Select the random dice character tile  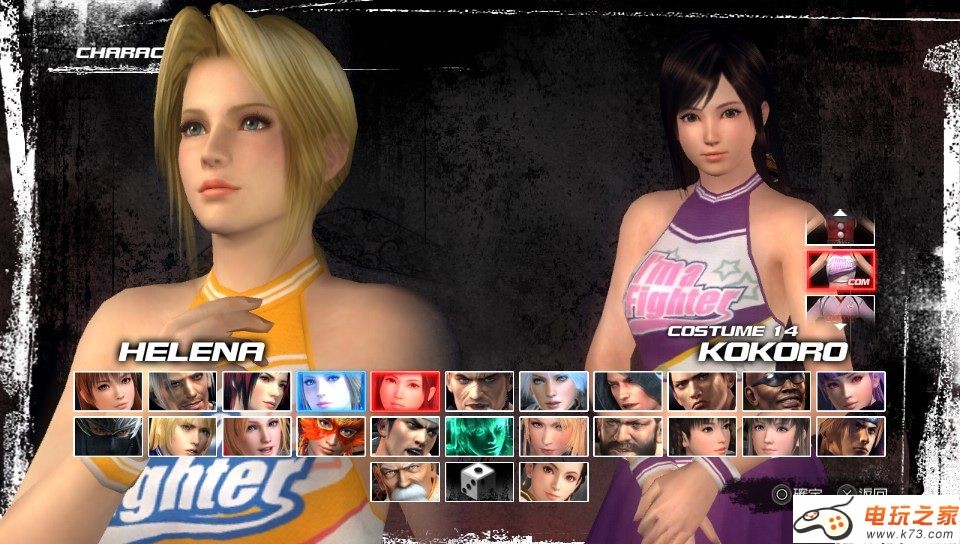coord(479,481)
